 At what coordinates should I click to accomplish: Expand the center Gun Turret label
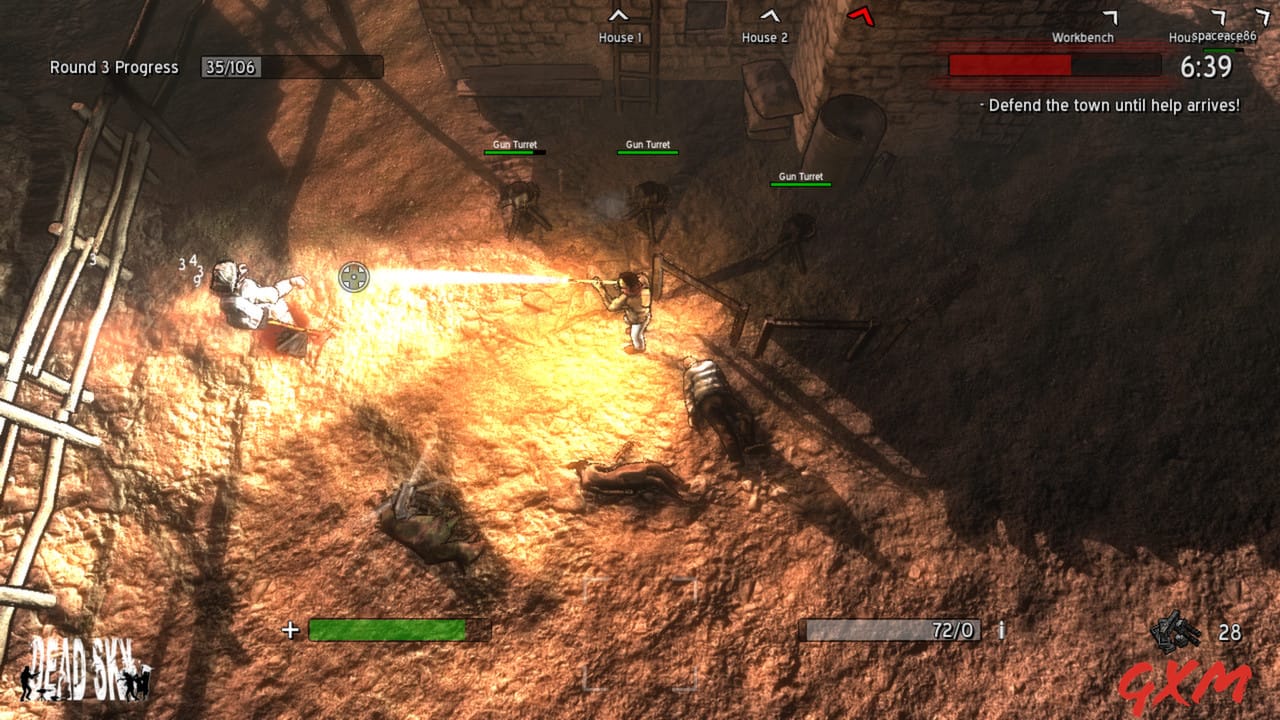click(x=647, y=144)
